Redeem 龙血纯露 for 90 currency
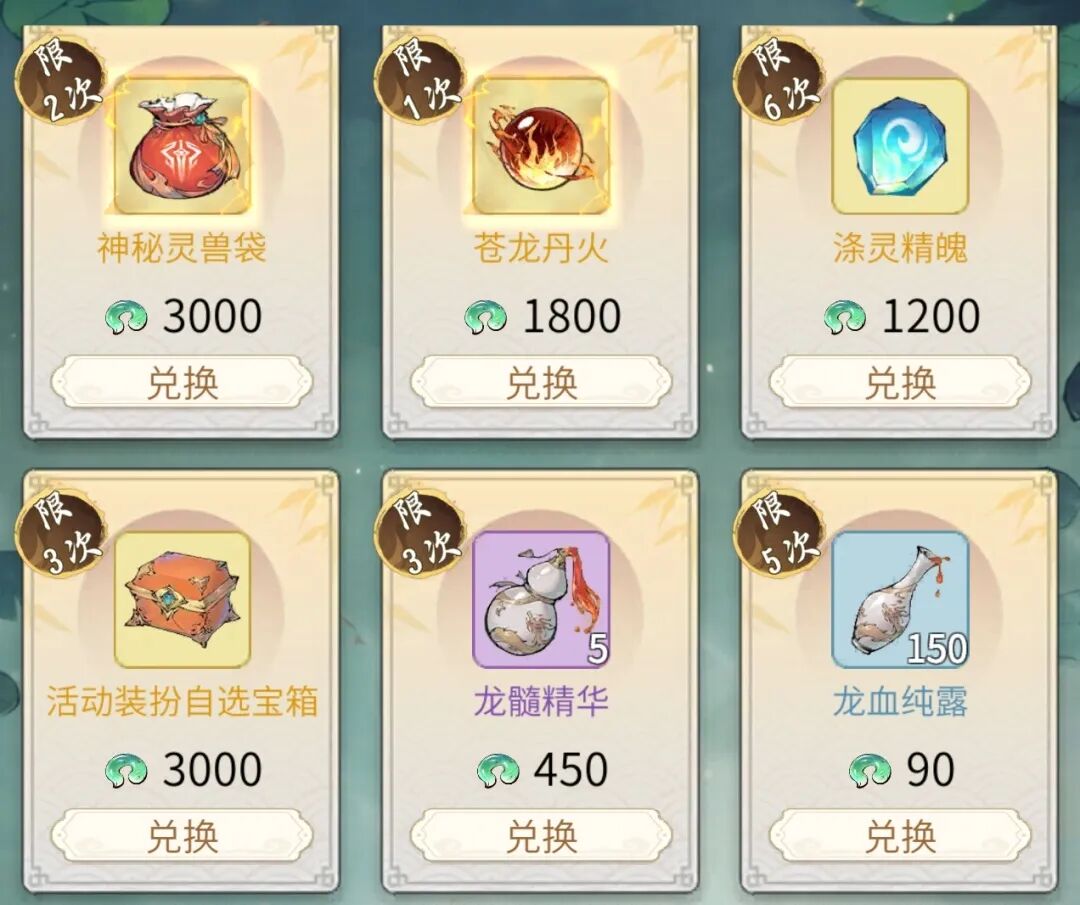1080x905 pixels. 900,836
